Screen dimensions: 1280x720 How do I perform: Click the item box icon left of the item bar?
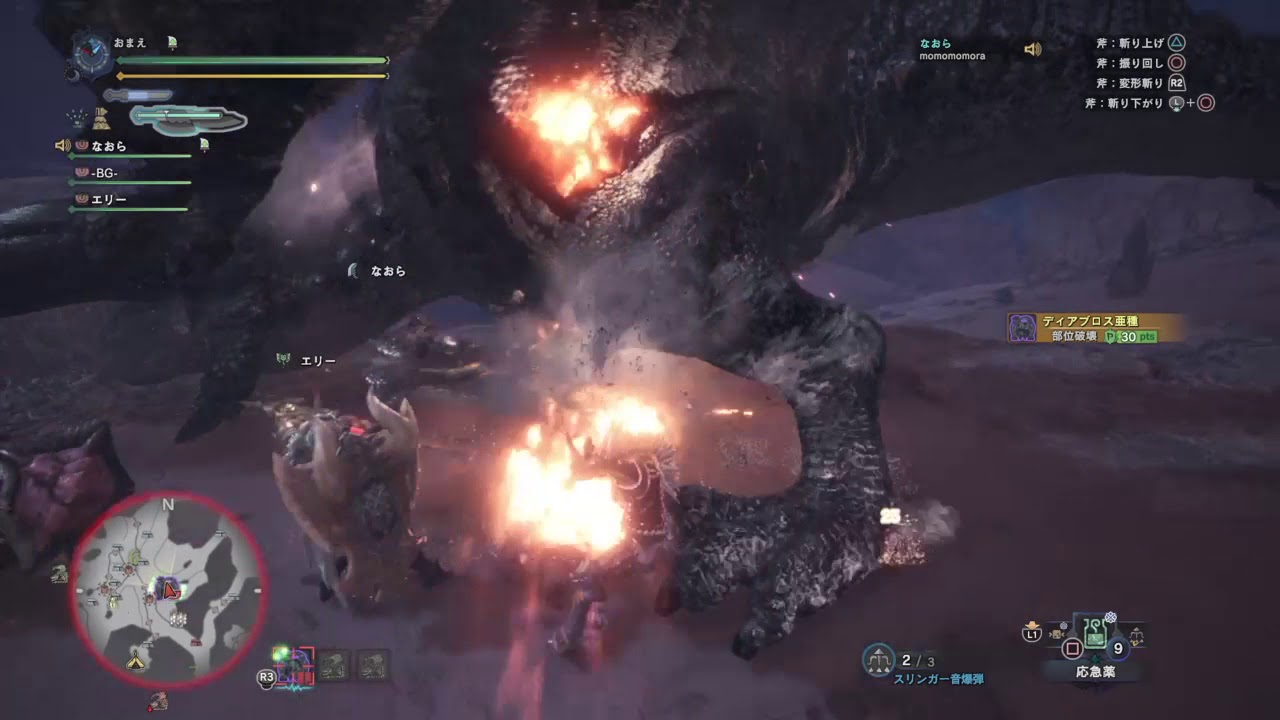1056,634
